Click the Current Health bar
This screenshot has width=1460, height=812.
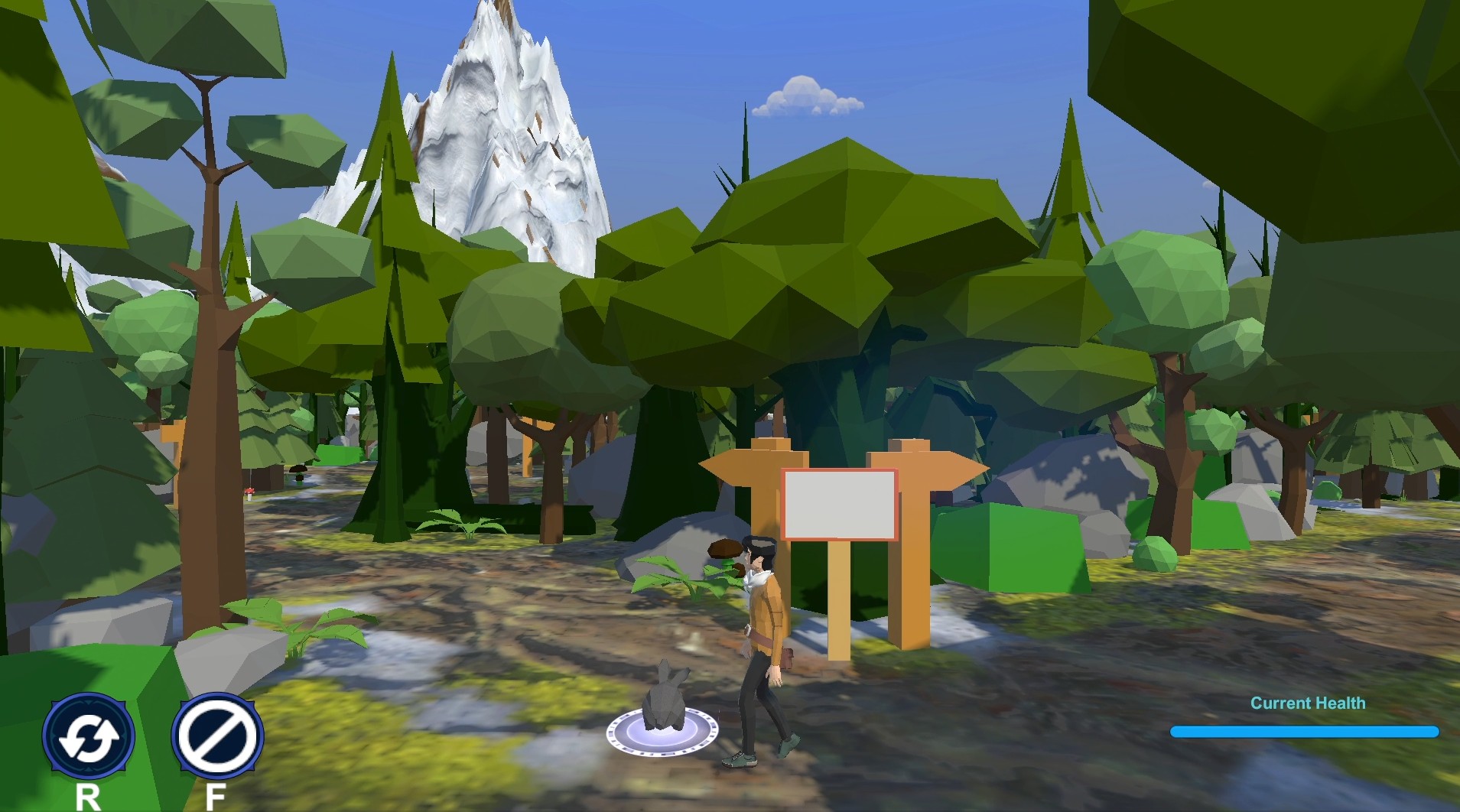(x=1304, y=731)
